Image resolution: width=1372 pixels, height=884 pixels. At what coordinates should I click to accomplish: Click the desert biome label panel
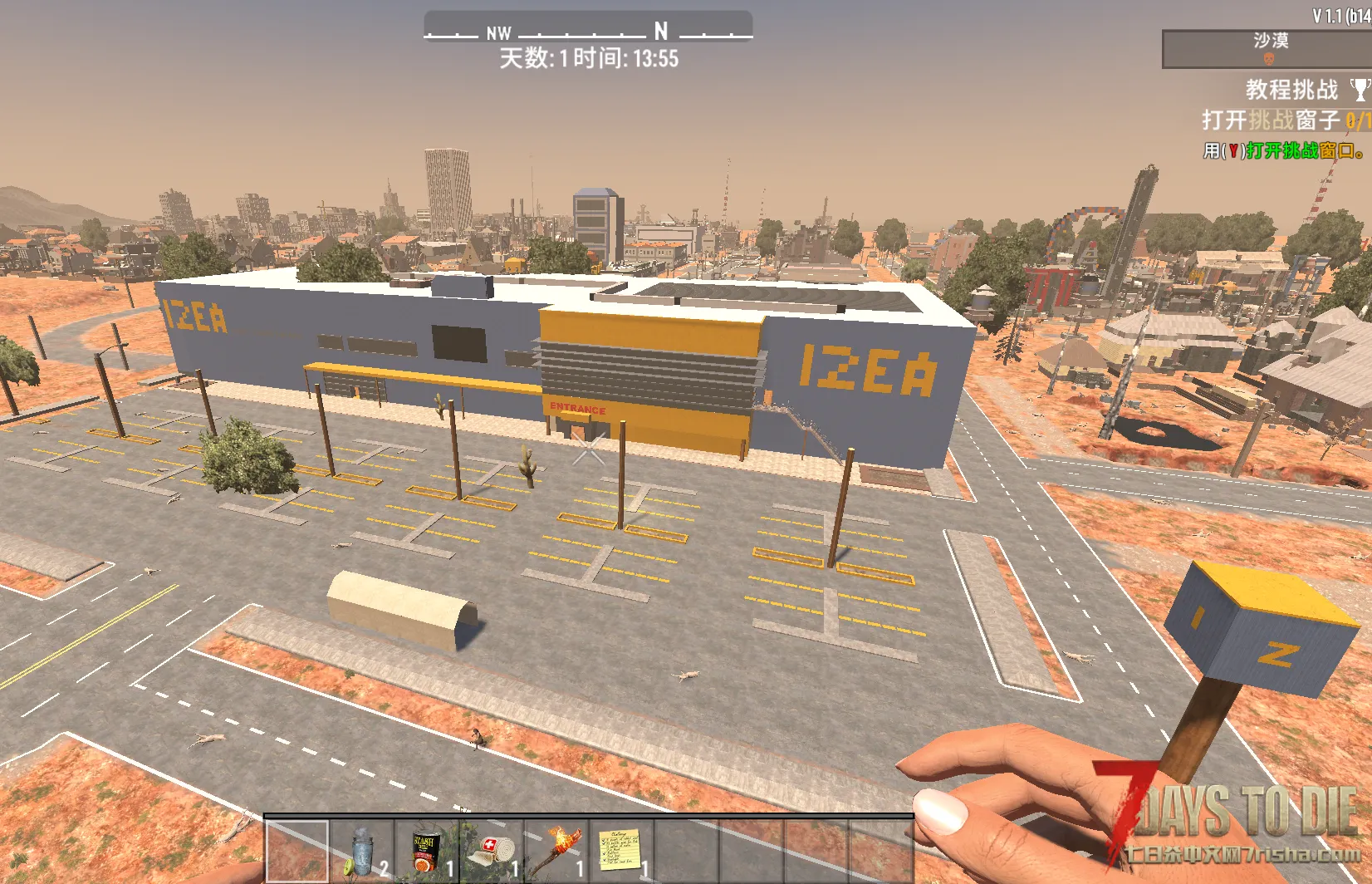tap(1268, 49)
